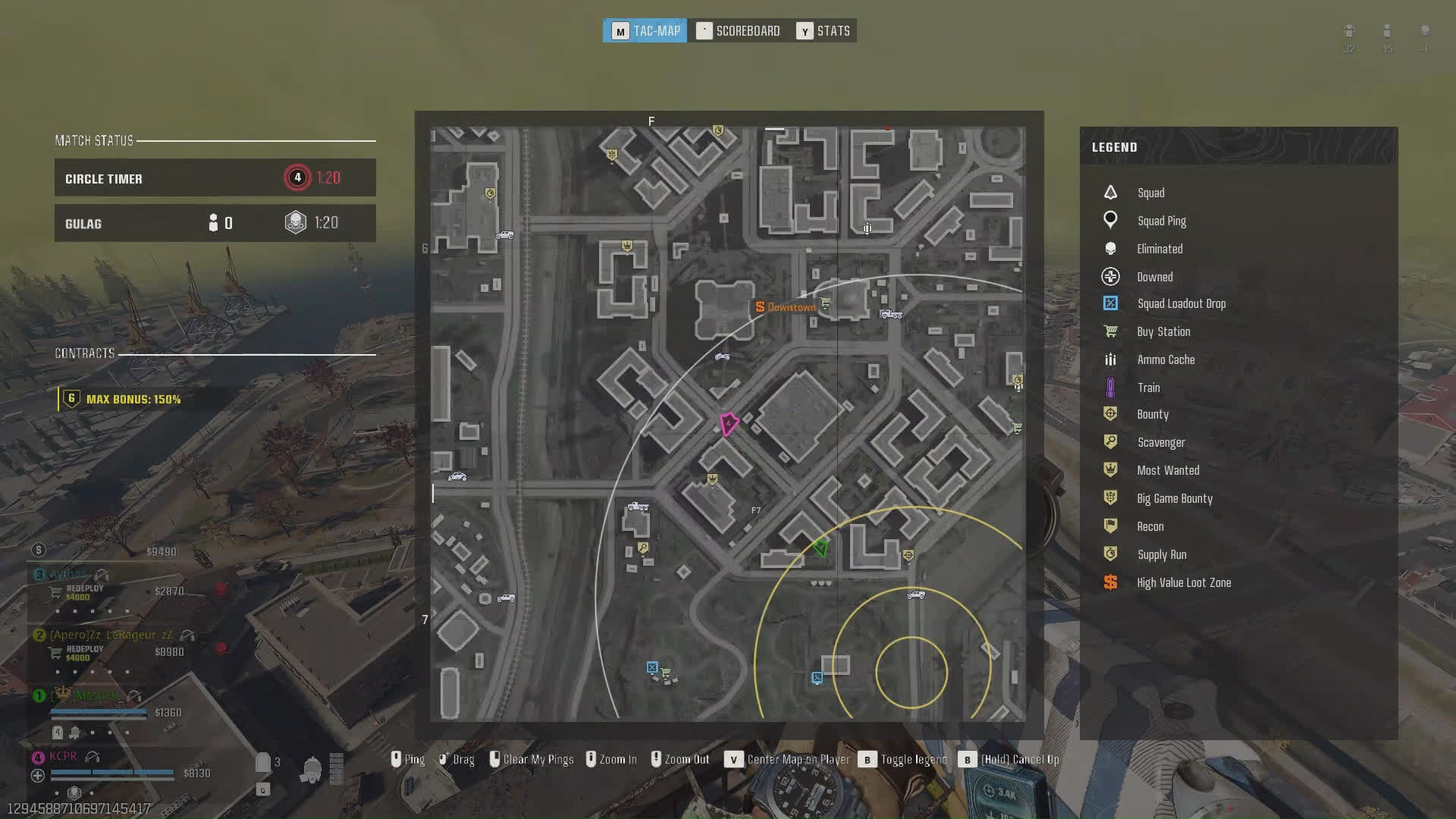Image resolution: width=1456 pixels, height=819 pixels.
Task: Select the Downtown high value loot marker
Action: coord(786,307)
